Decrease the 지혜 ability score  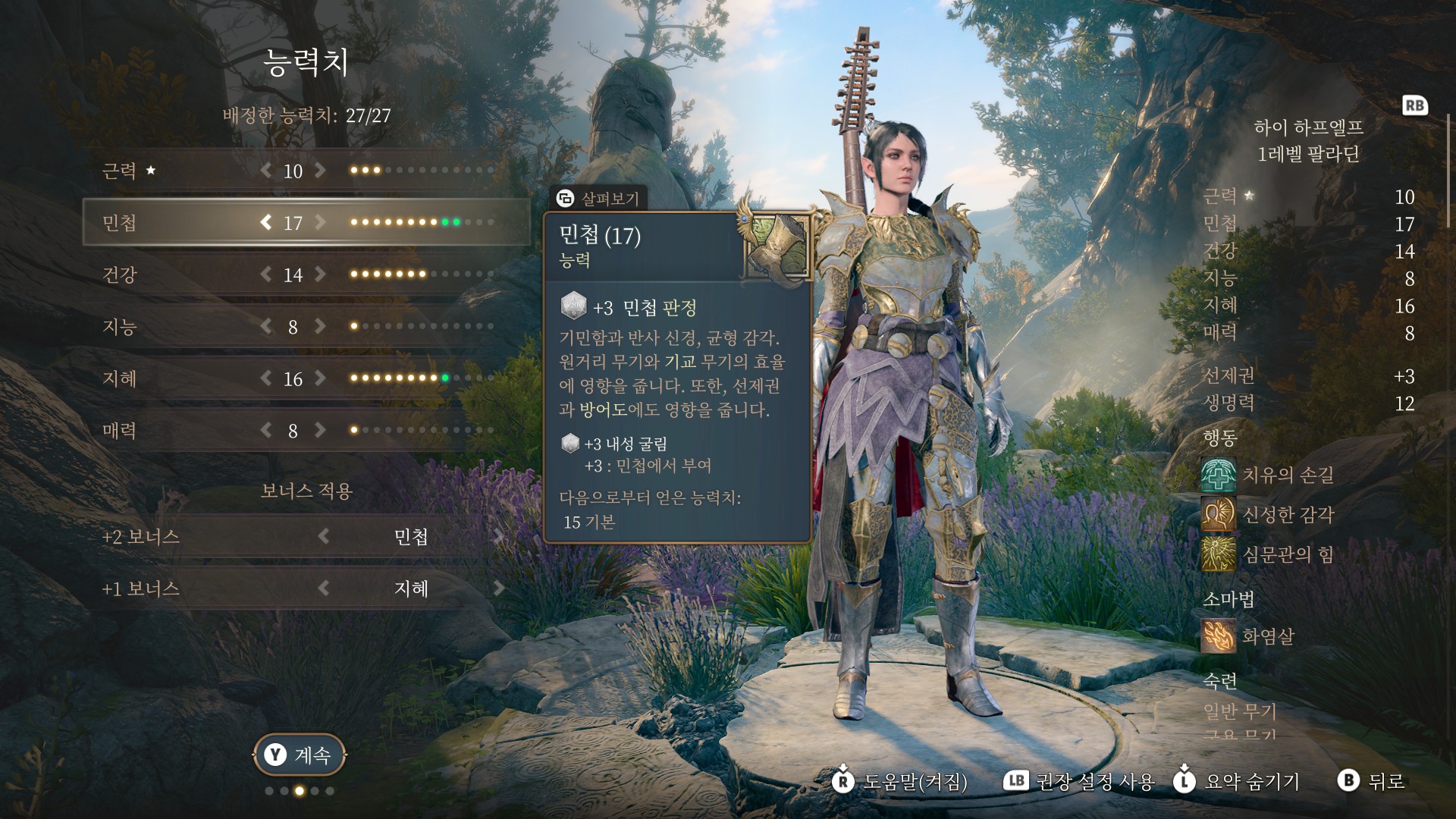[x=265, y=378]
